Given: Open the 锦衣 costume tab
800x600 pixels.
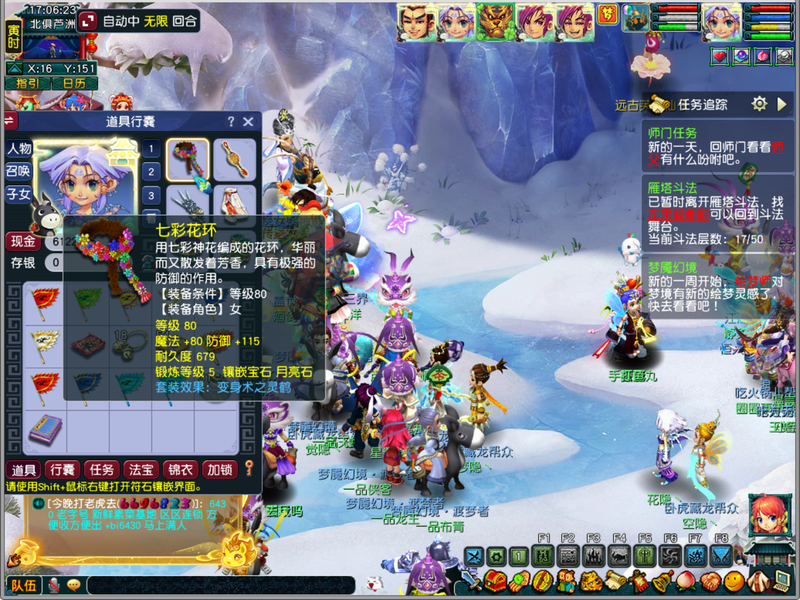Looking at the screenshot, I should [179, 469].
